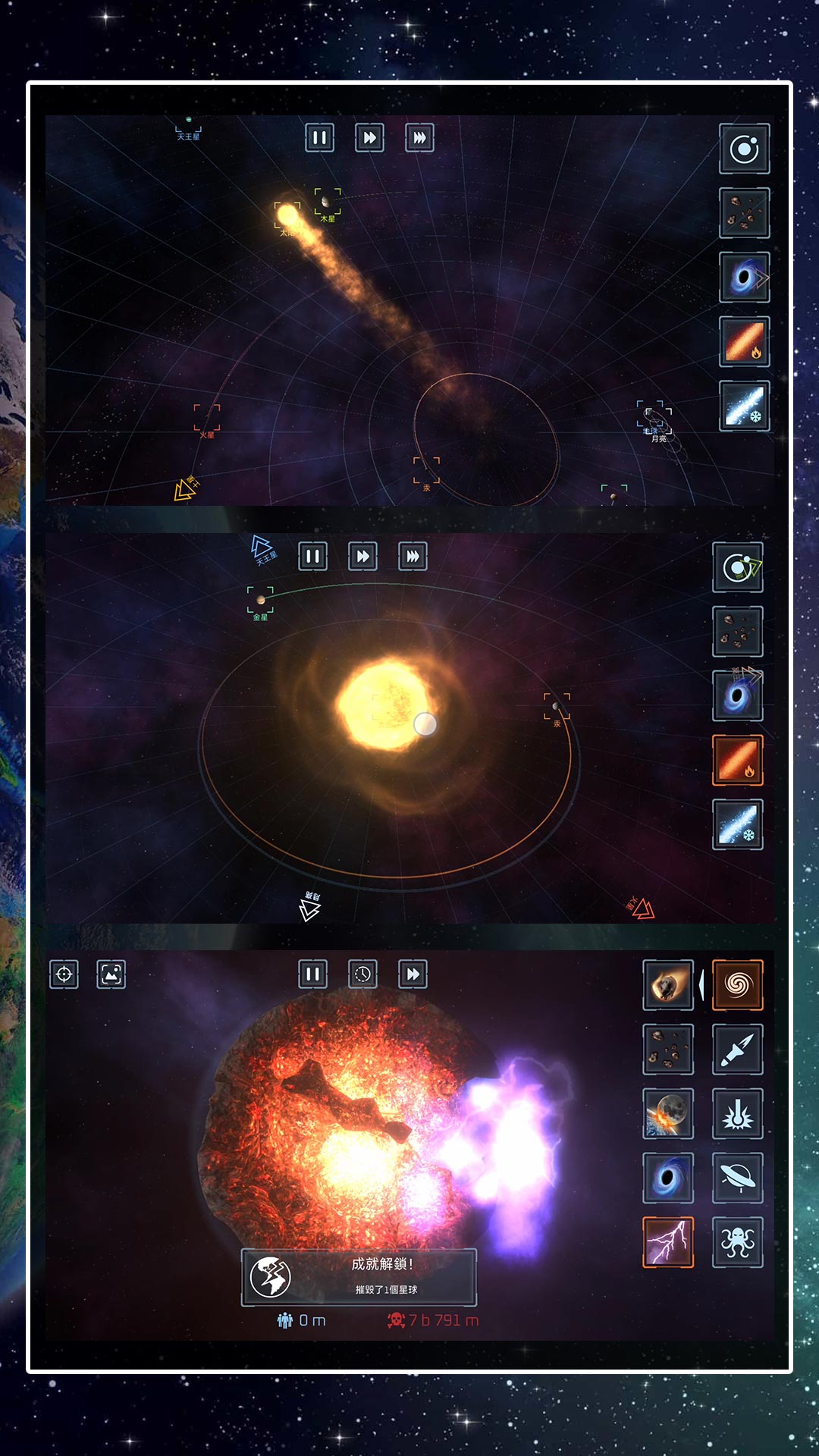Choose the moon collision weapon icon
Screen dimensions: 819x1456
(668, 1114)
